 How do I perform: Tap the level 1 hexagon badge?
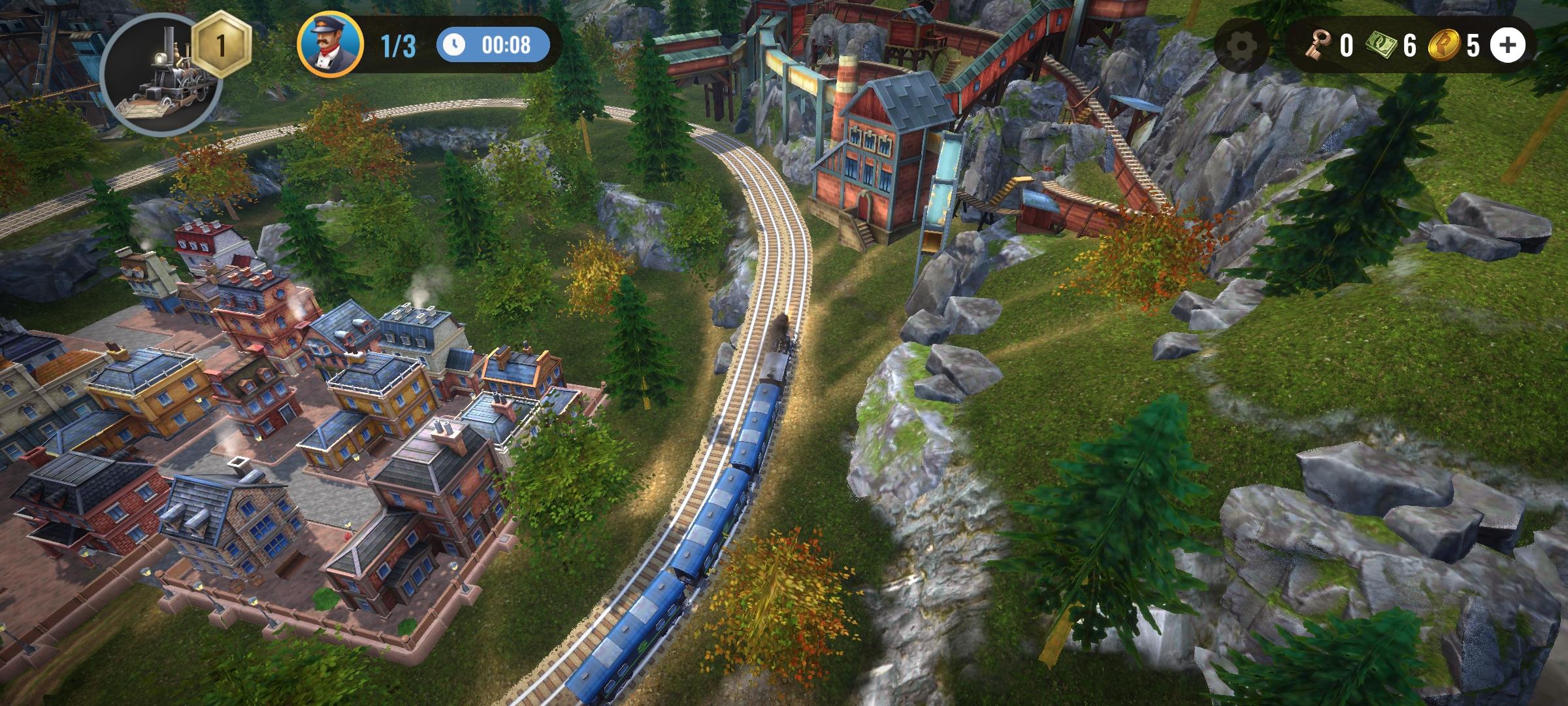(221, 46)
